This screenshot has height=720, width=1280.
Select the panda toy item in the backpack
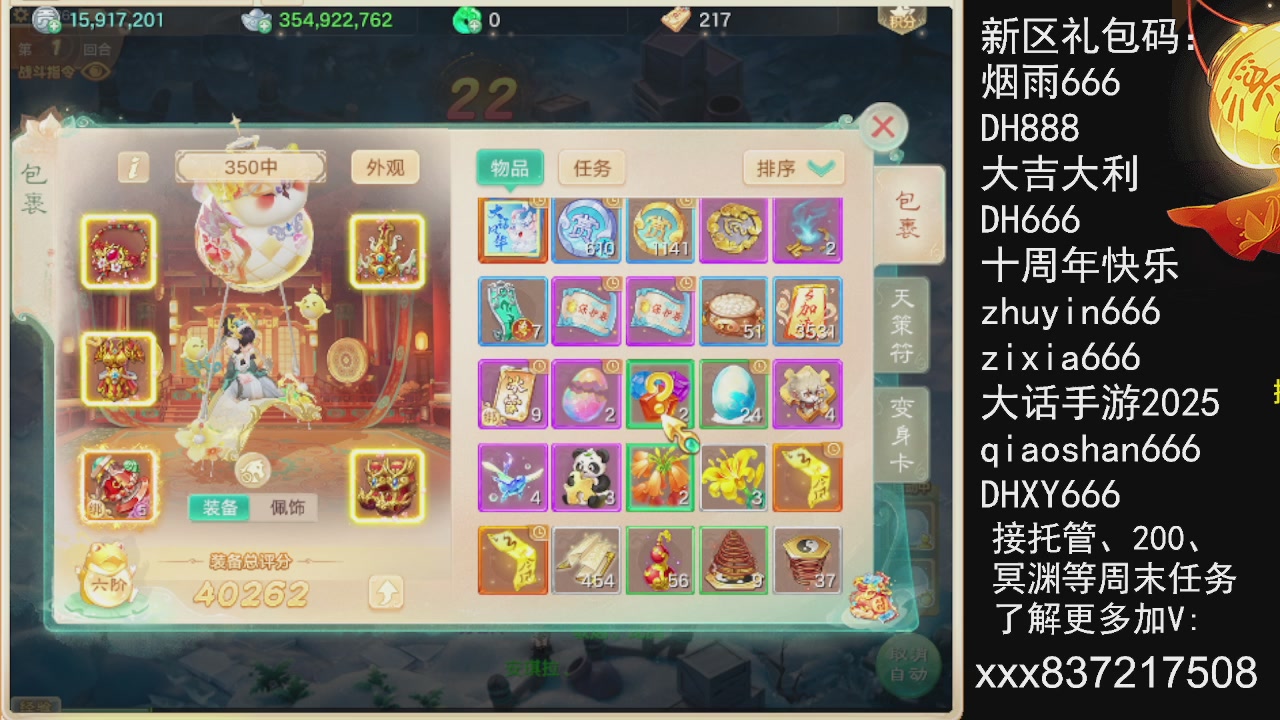[x=586, y=477]
